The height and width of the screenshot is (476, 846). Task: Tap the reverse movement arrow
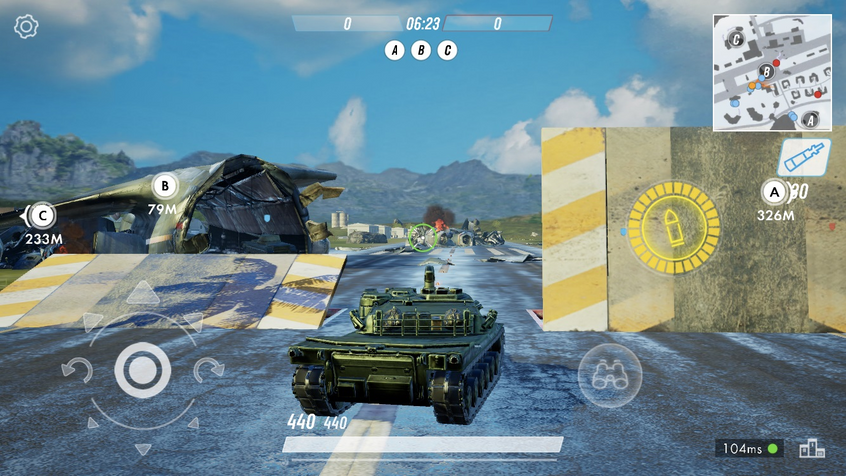pyautogui.click(x=142, y=449)
